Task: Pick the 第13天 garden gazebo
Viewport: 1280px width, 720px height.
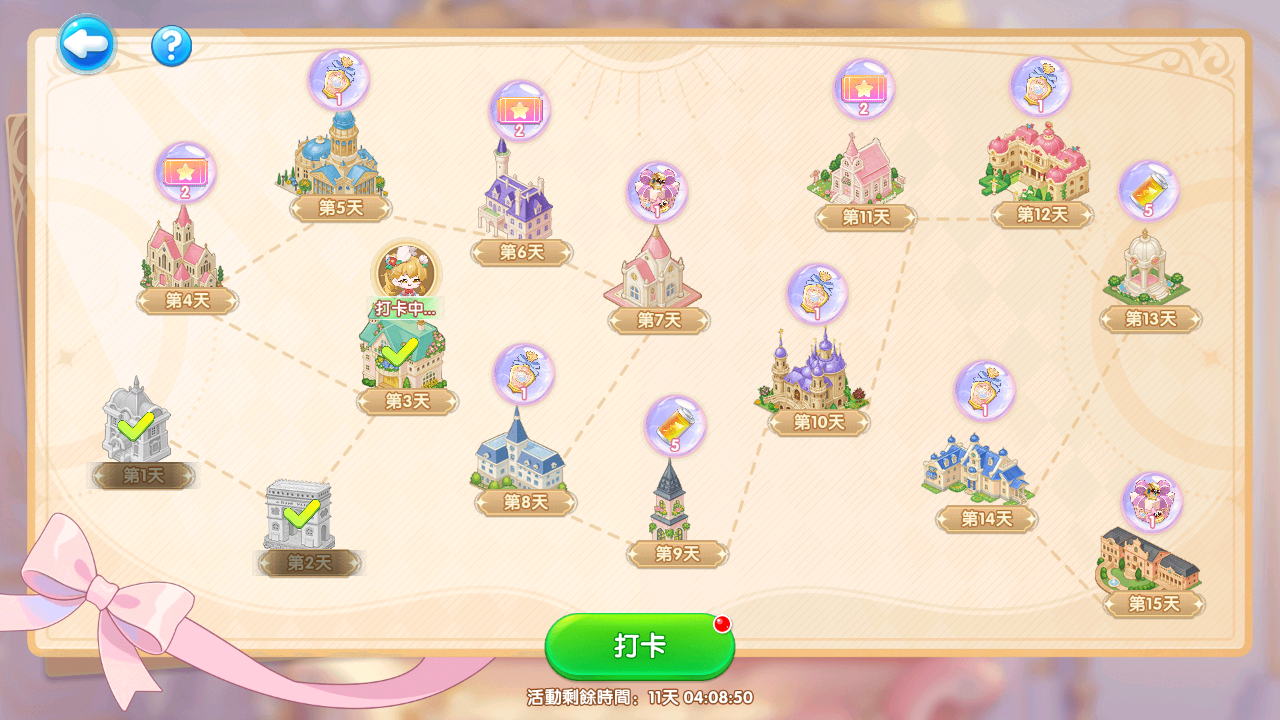Action: (x=1146, y=269)
